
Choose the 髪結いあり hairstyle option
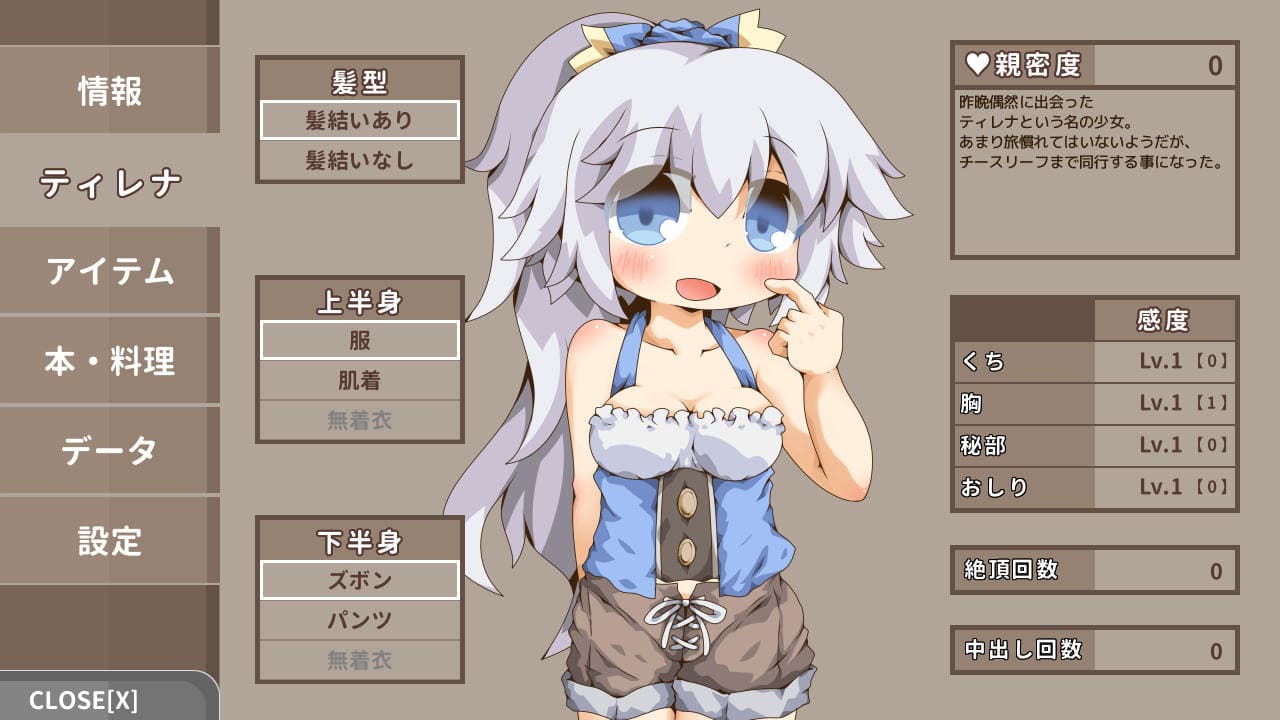click(360, 120)
